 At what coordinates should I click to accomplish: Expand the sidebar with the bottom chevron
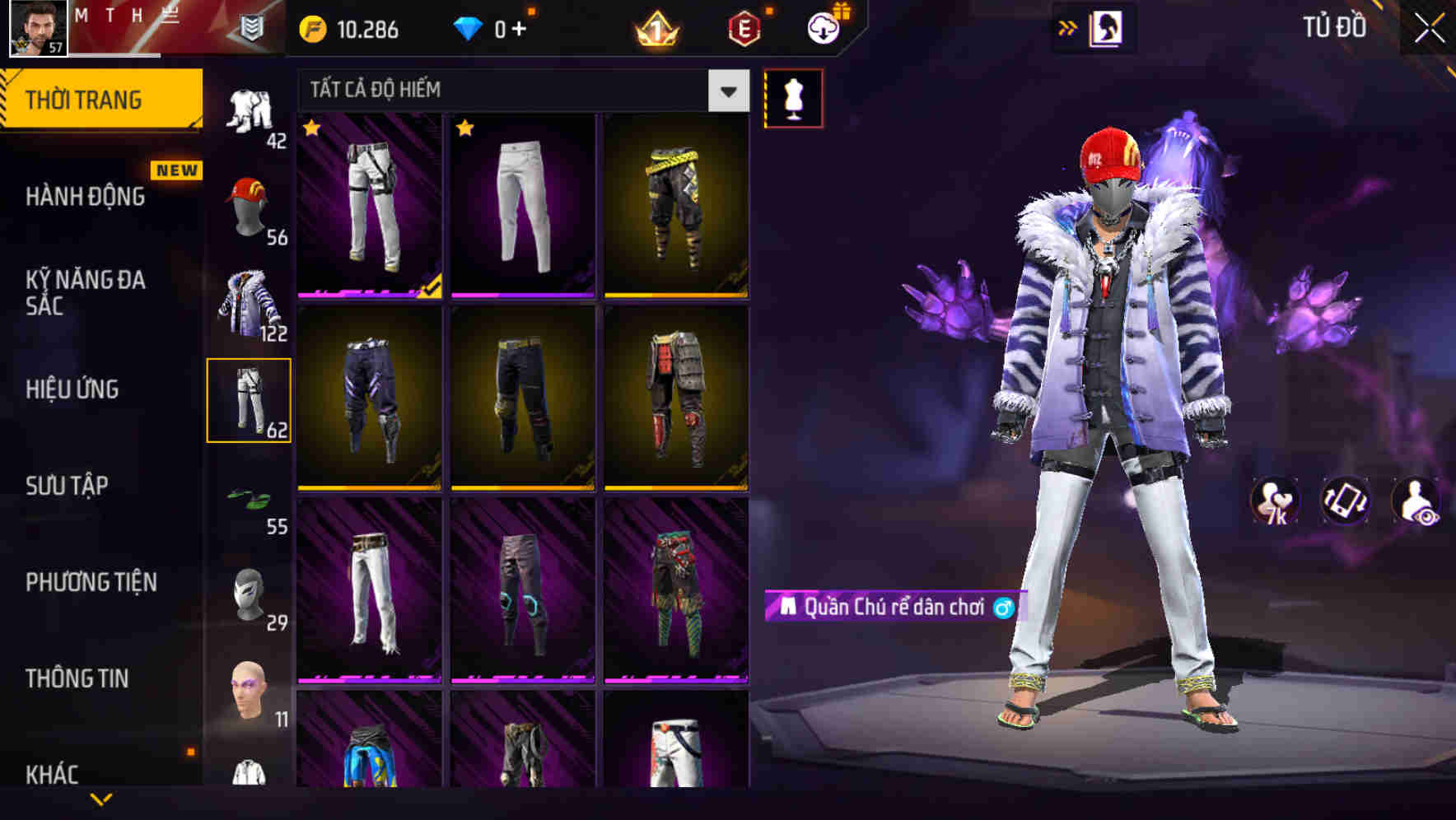click(x=102, y=800)
